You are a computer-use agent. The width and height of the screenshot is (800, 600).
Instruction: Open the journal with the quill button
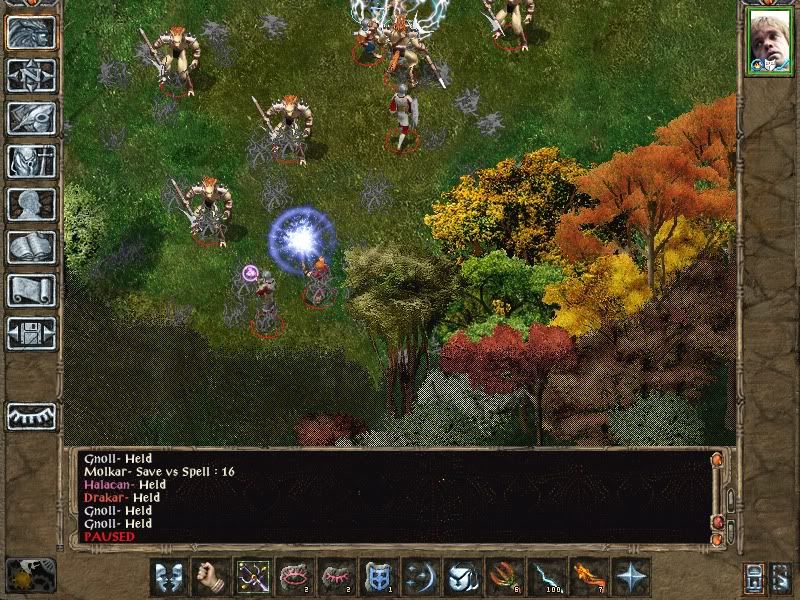click(x=31, y=118)
